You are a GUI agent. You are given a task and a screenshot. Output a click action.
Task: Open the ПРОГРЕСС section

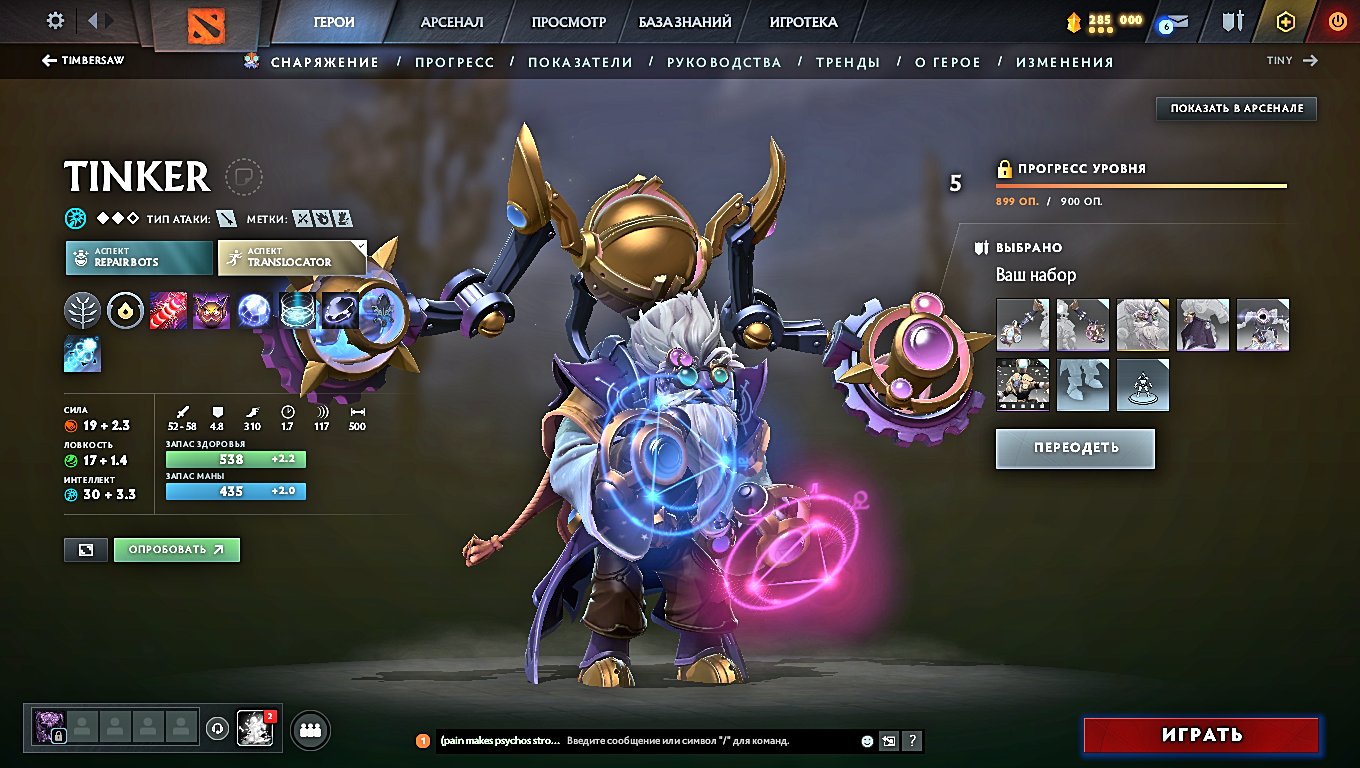455,61
